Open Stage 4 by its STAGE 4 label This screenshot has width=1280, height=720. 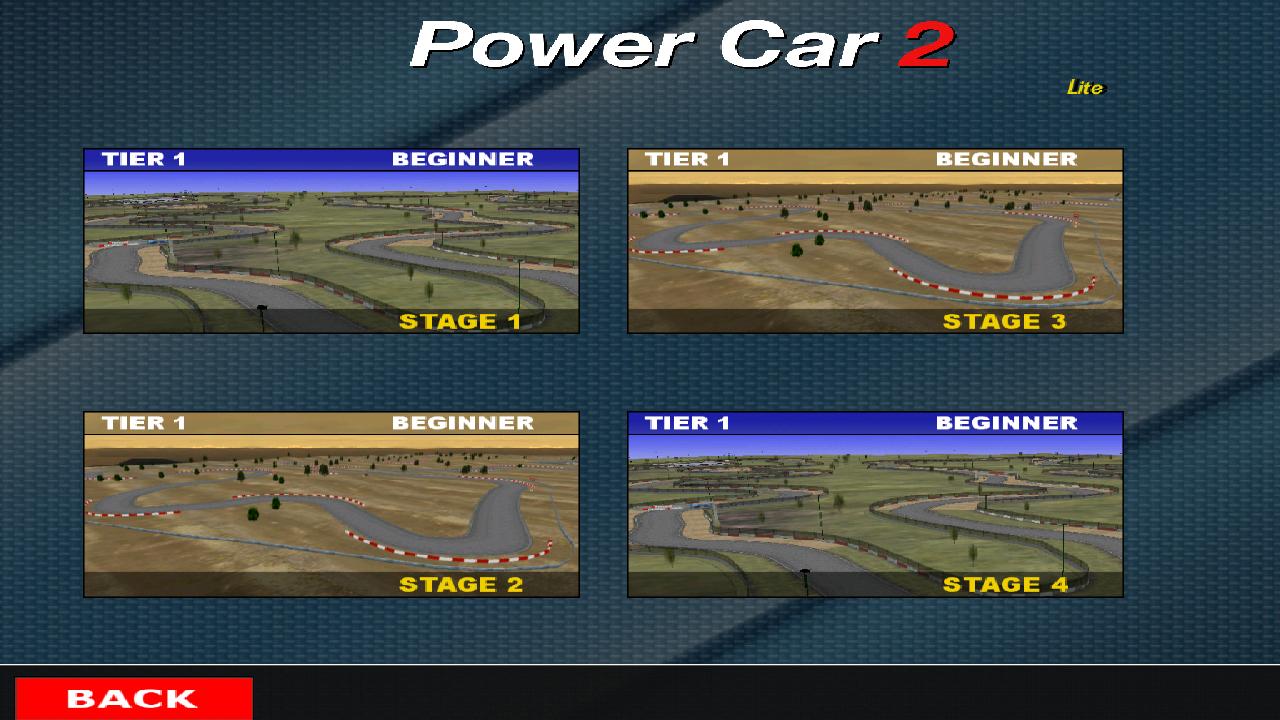click(x=1006, y=584)
